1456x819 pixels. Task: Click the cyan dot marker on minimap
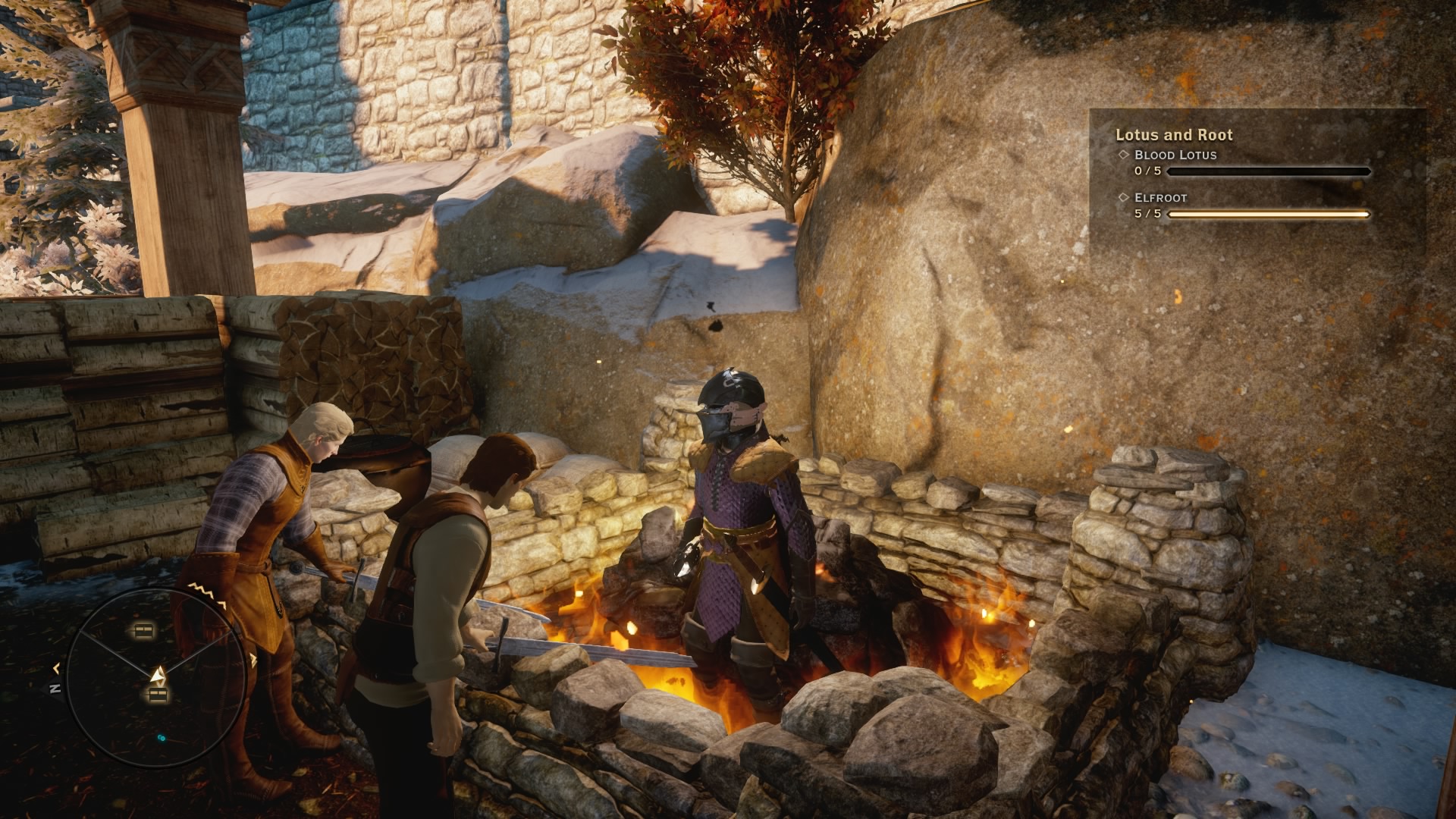pyautogui.click(x=161, y=737)
